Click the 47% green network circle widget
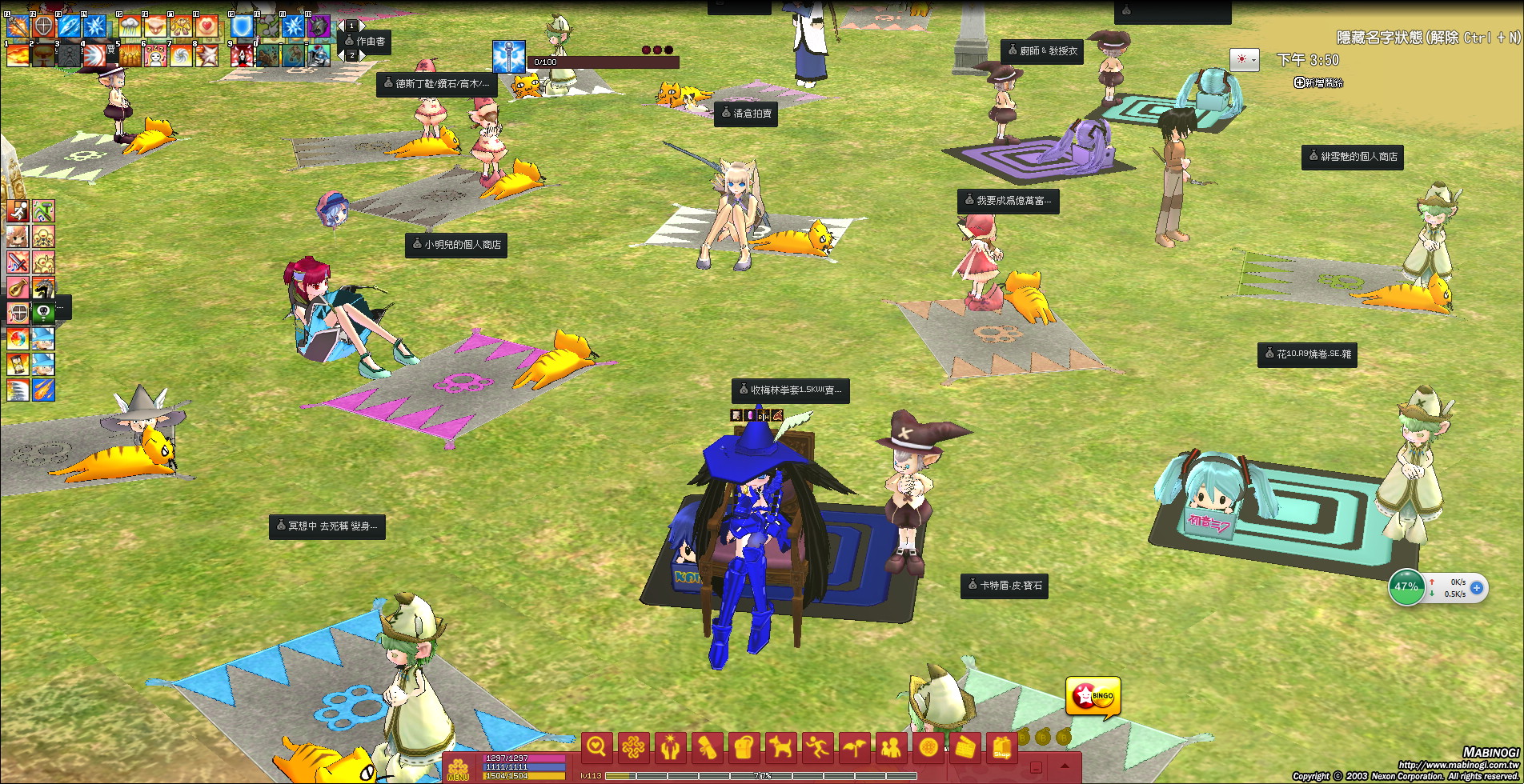Screen dimensions: 1524x784 click(x=1406, y=586)
